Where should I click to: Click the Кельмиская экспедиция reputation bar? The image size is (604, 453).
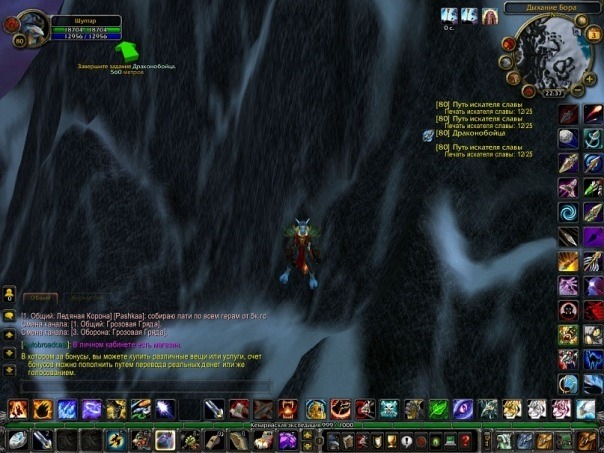point(301,425)
